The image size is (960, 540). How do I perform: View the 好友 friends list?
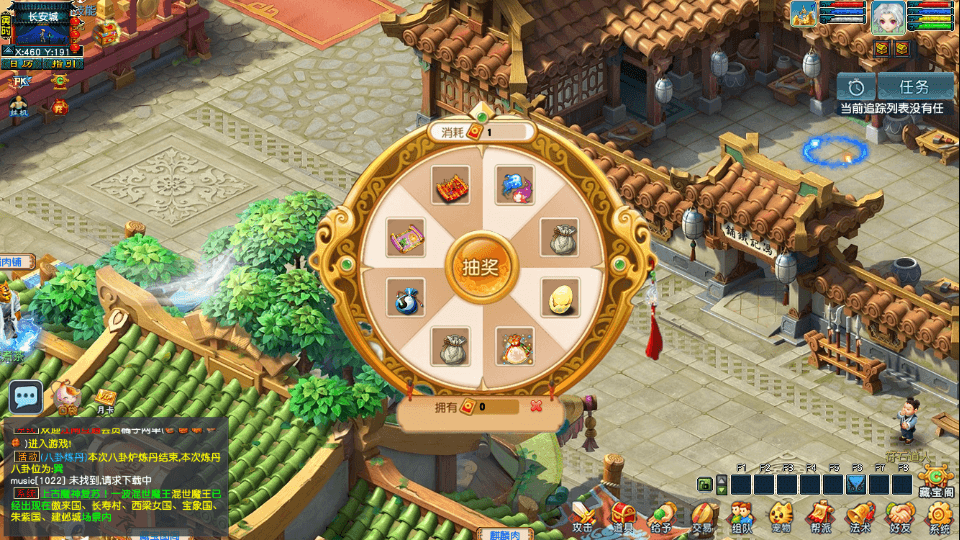click(900, 516)
